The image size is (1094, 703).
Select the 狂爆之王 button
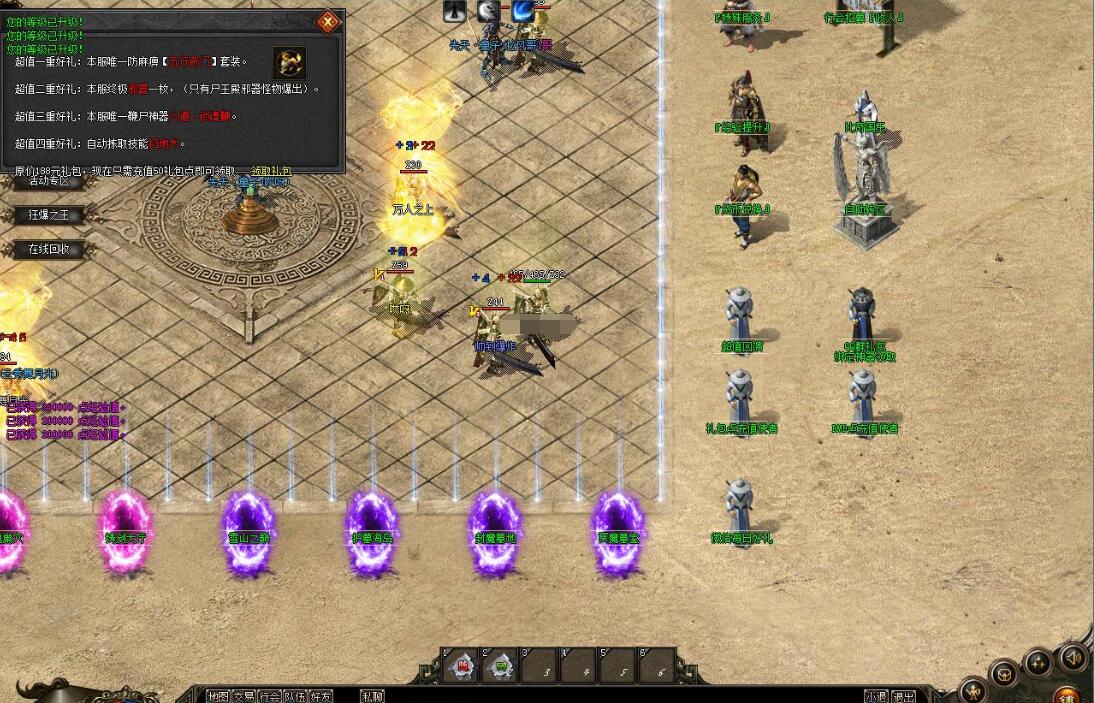tap(48, 215)
